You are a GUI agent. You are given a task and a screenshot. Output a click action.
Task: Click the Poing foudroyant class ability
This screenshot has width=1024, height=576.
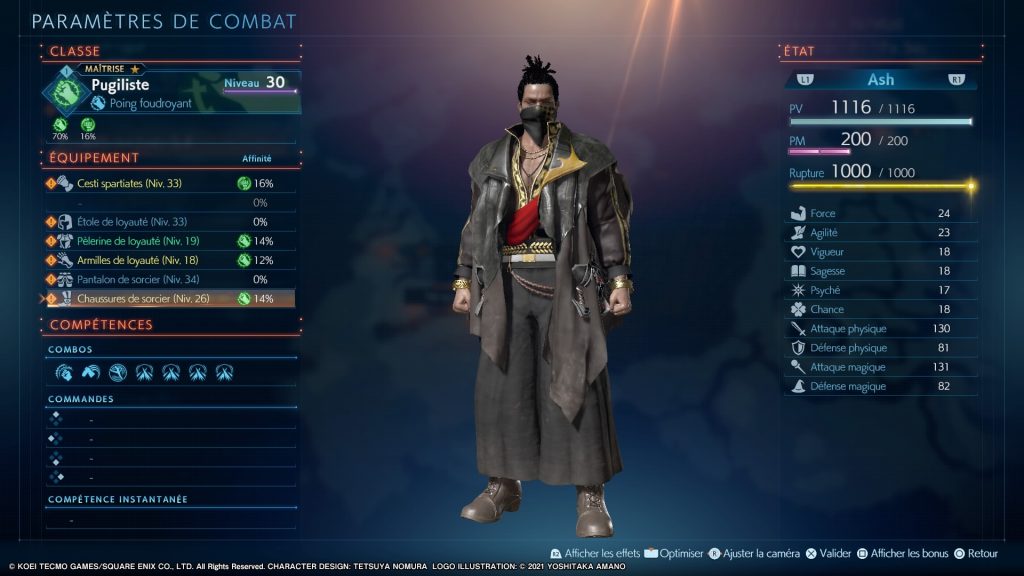point(150,103)
